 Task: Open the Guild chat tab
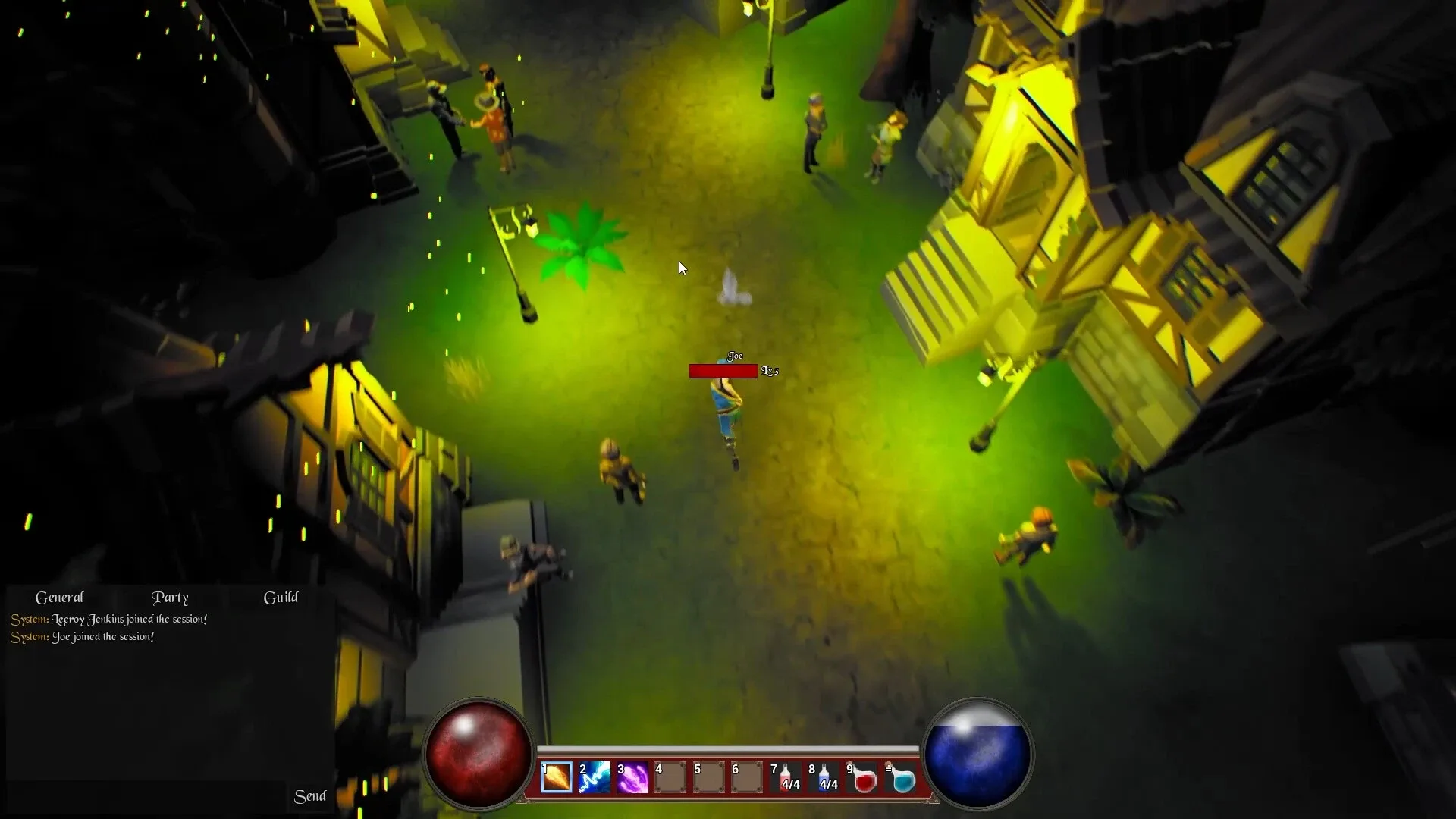(x=281, y=598)
